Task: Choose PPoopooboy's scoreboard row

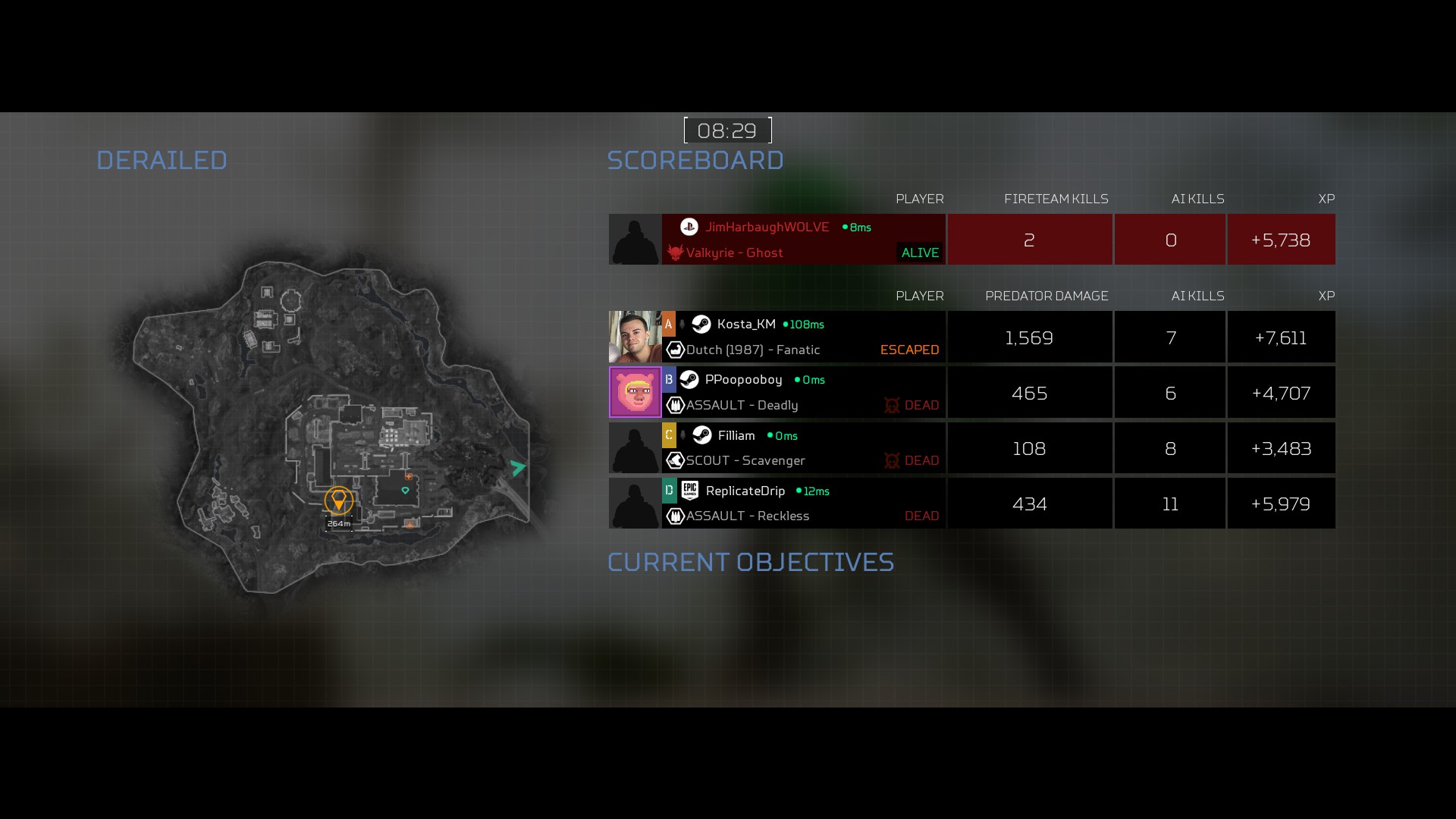Action: [x=804, y=392]
